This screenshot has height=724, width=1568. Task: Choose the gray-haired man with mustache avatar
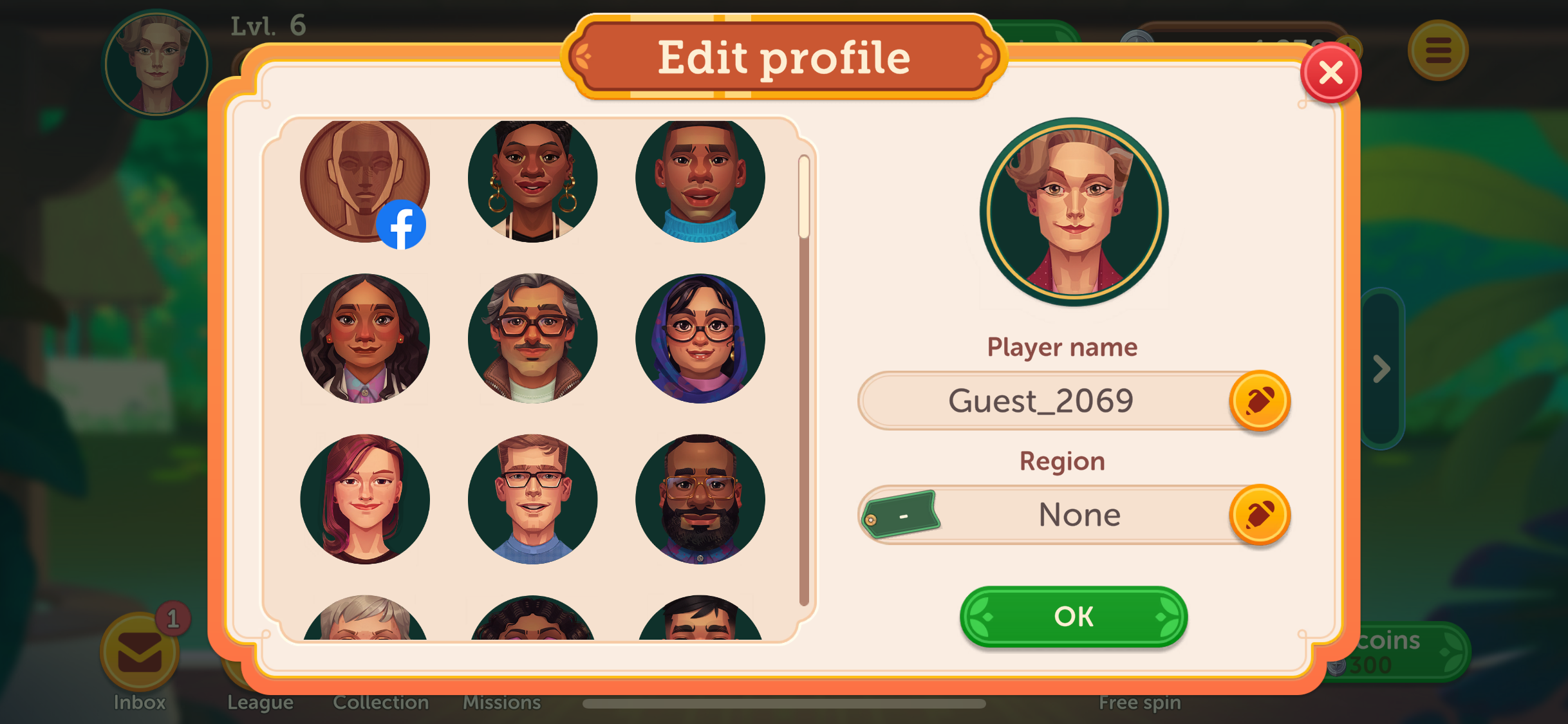click(x=532, y=339)
